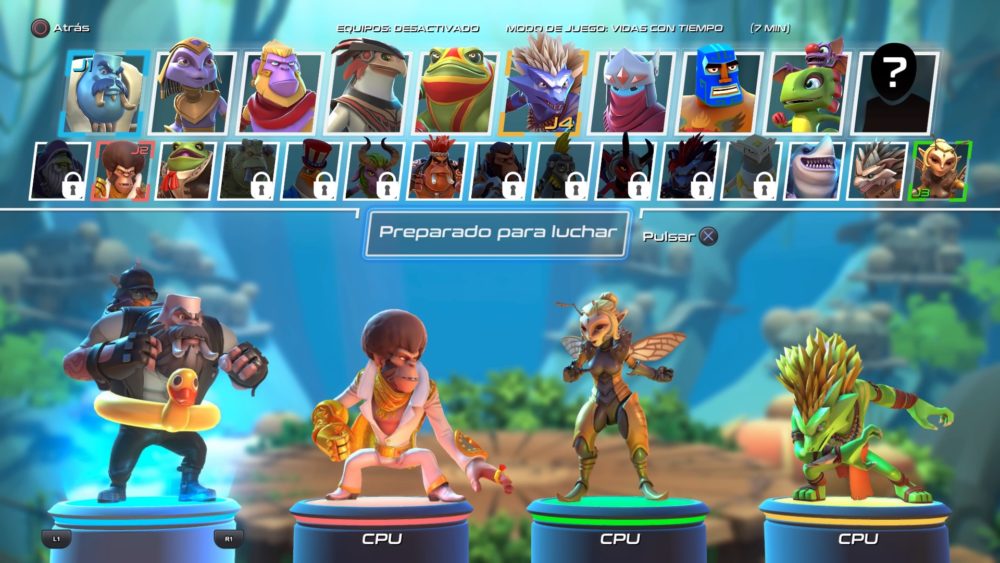
Task: Confirm with the Preparado para luchar button
Action: pos(497,233)
